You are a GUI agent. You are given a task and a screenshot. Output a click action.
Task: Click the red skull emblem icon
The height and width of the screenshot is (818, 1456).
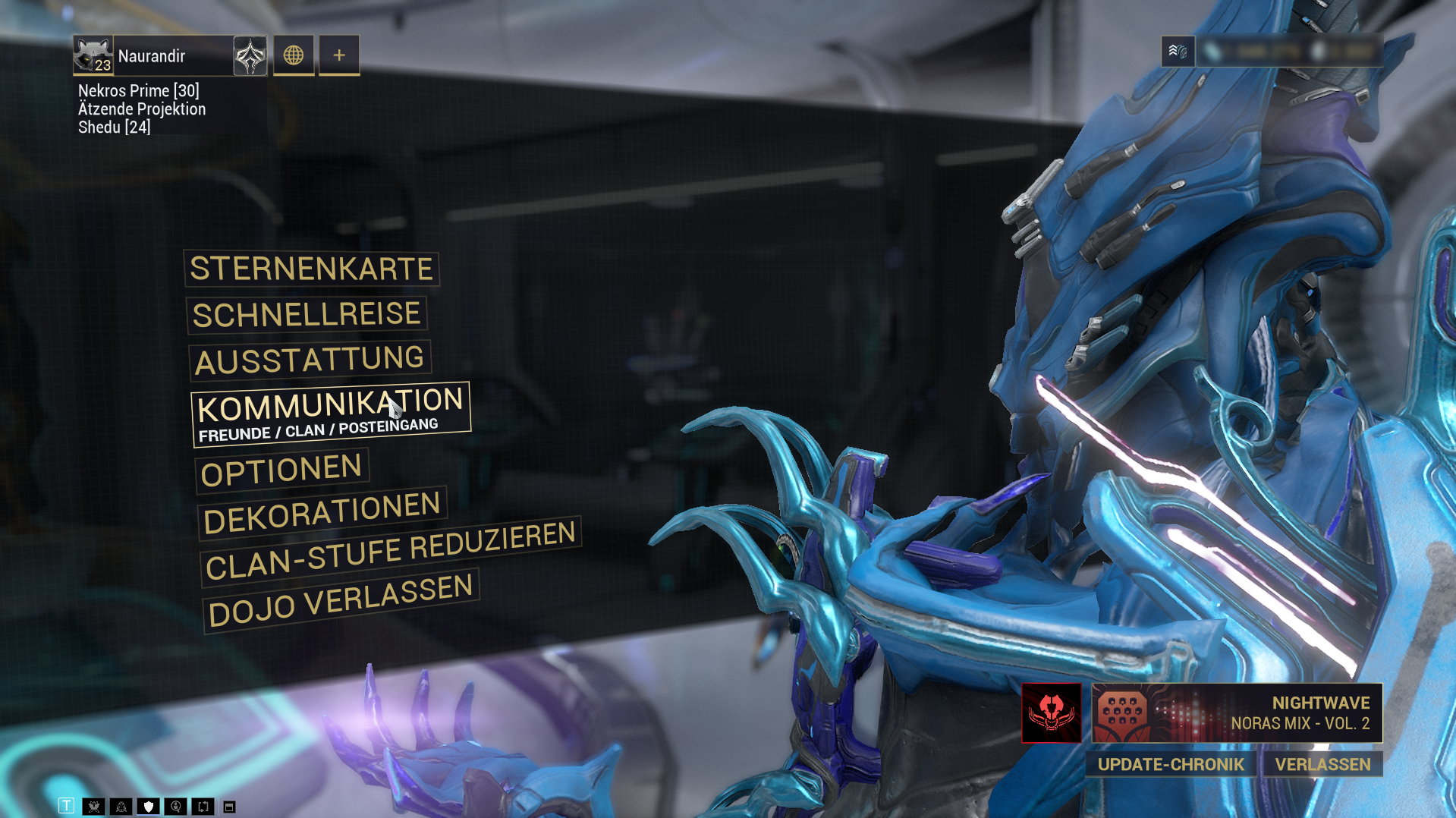click(1051, 713)
